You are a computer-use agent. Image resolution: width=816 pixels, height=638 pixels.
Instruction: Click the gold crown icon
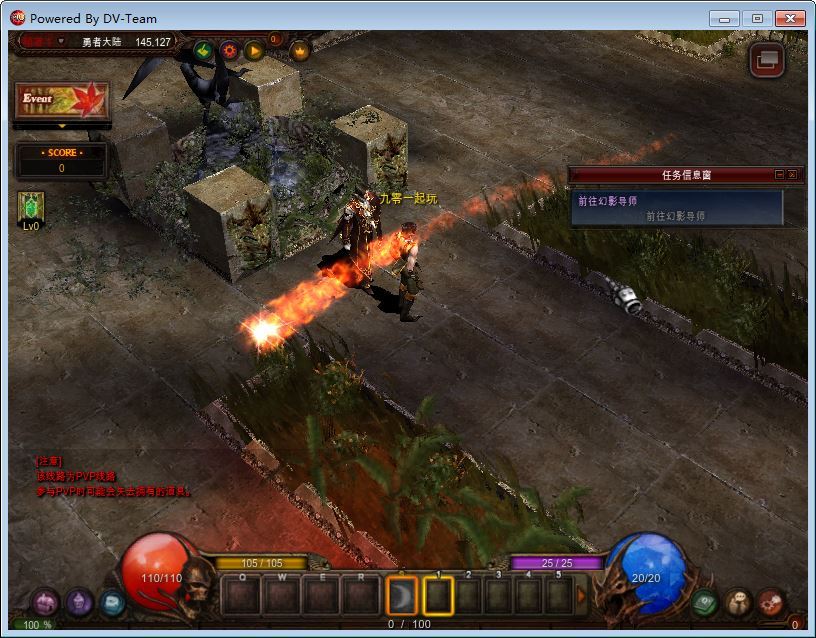299,50
